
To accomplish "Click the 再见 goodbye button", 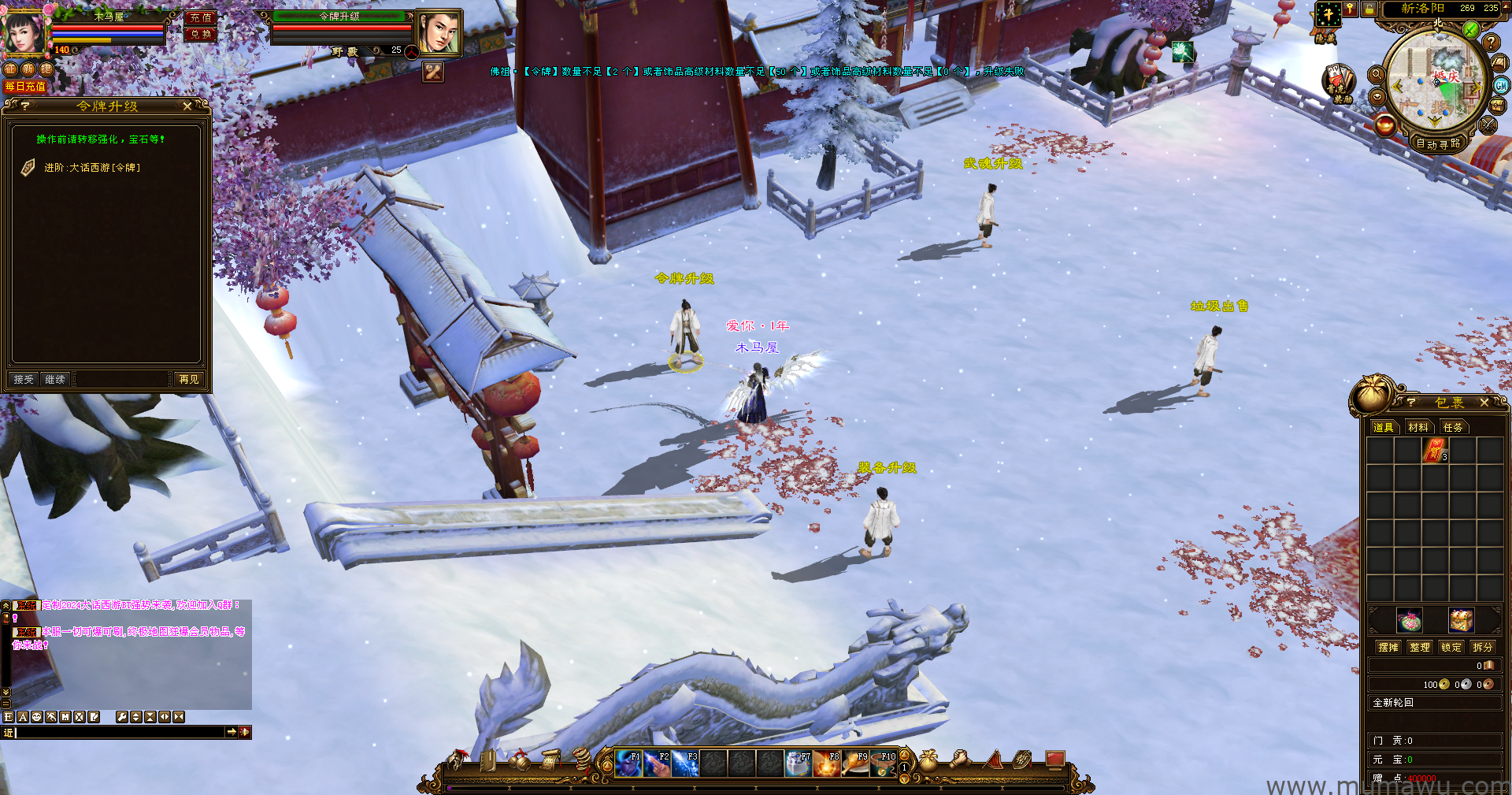I will tap(189, 380).
